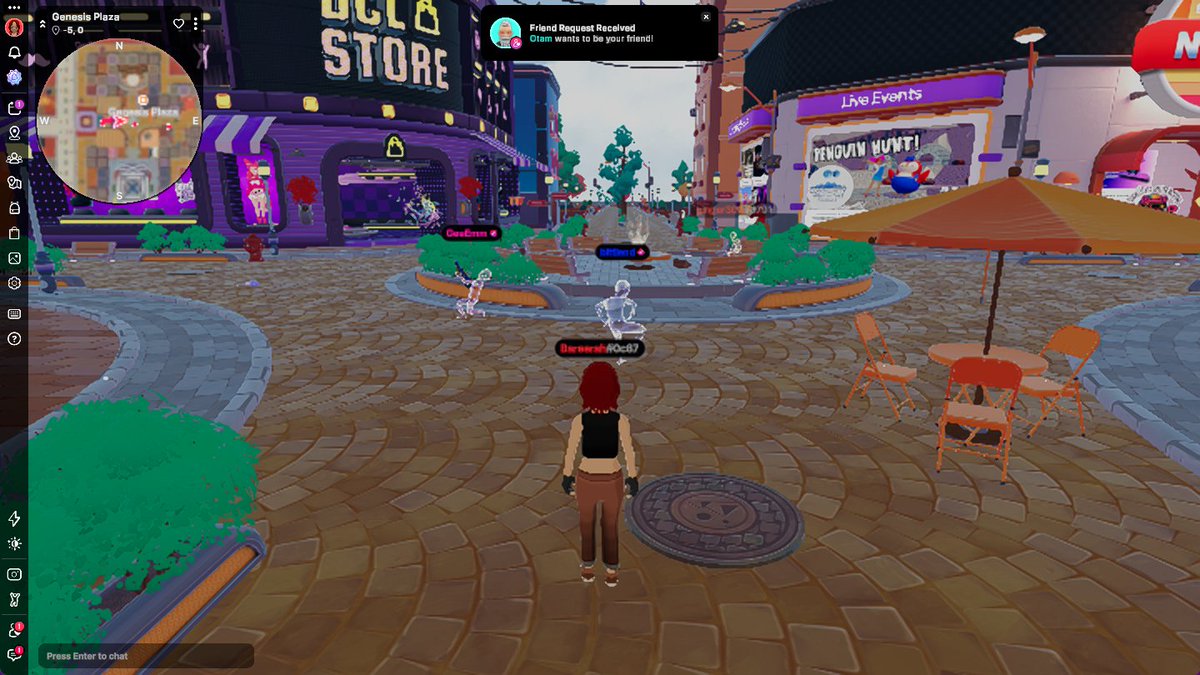The height and width of the screenshot is (675, 1200).
Task: Open the shopping bag marketplace icon
Action: click(x=14, y=233)
